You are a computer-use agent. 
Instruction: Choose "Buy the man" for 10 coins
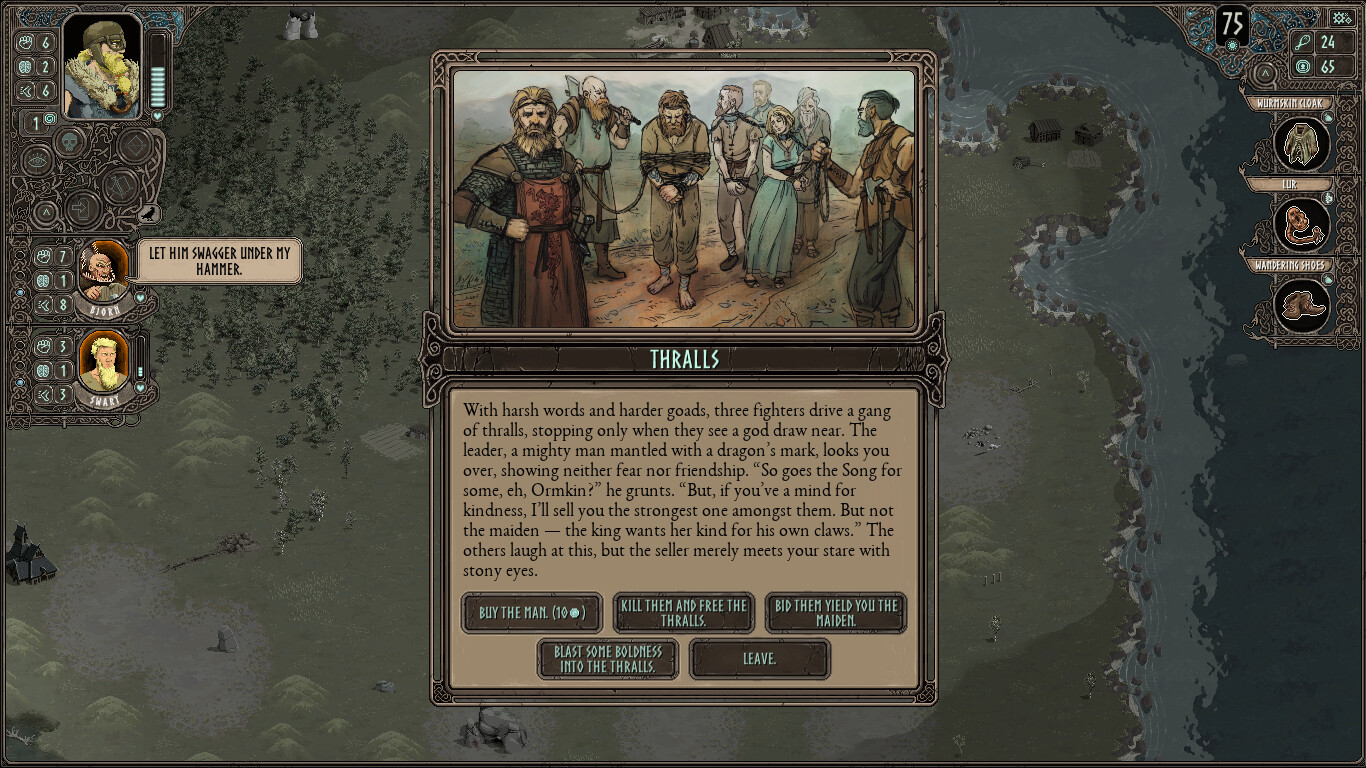click(x=531, y=613)
